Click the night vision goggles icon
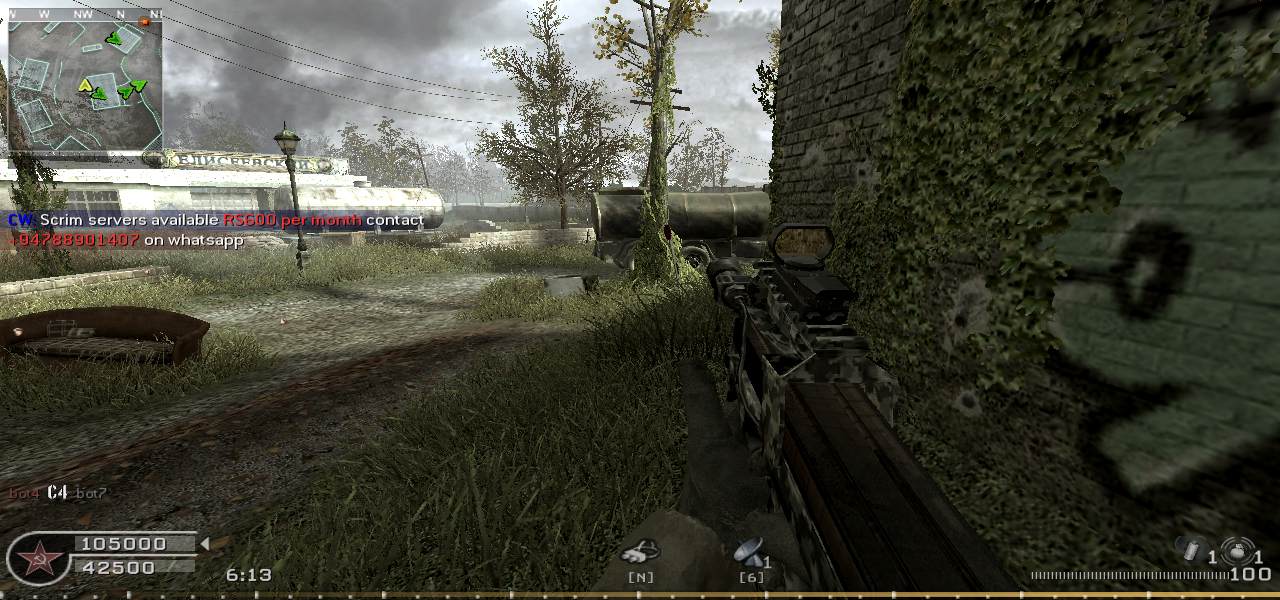The height and width of the screenshot is (600, 1280). [x=639, y=551]
